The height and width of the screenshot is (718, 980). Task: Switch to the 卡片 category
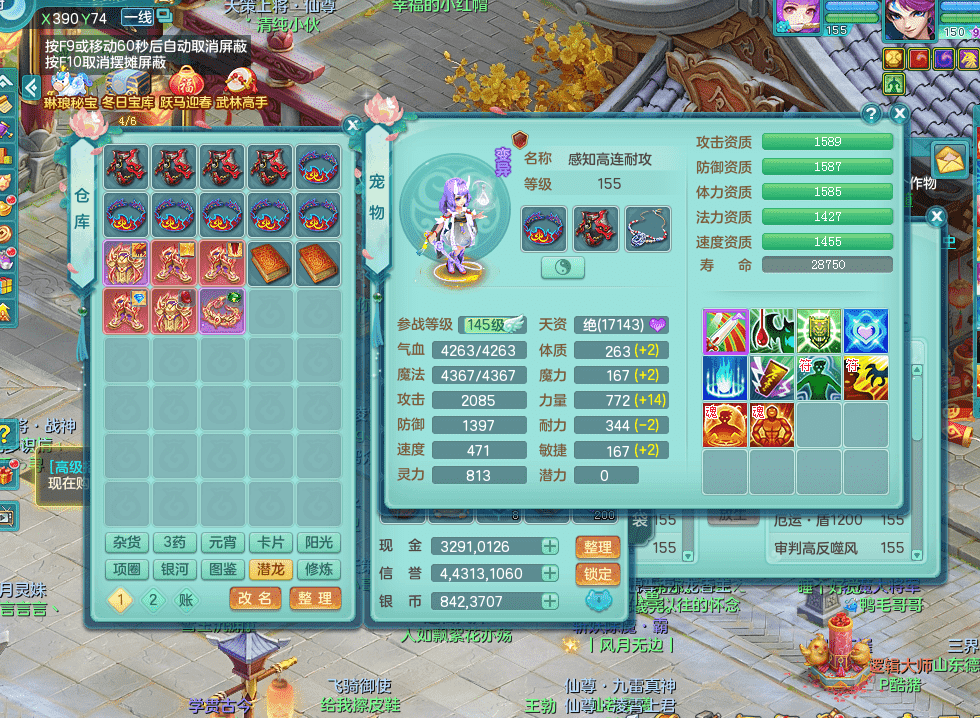[x=271, y=543]
